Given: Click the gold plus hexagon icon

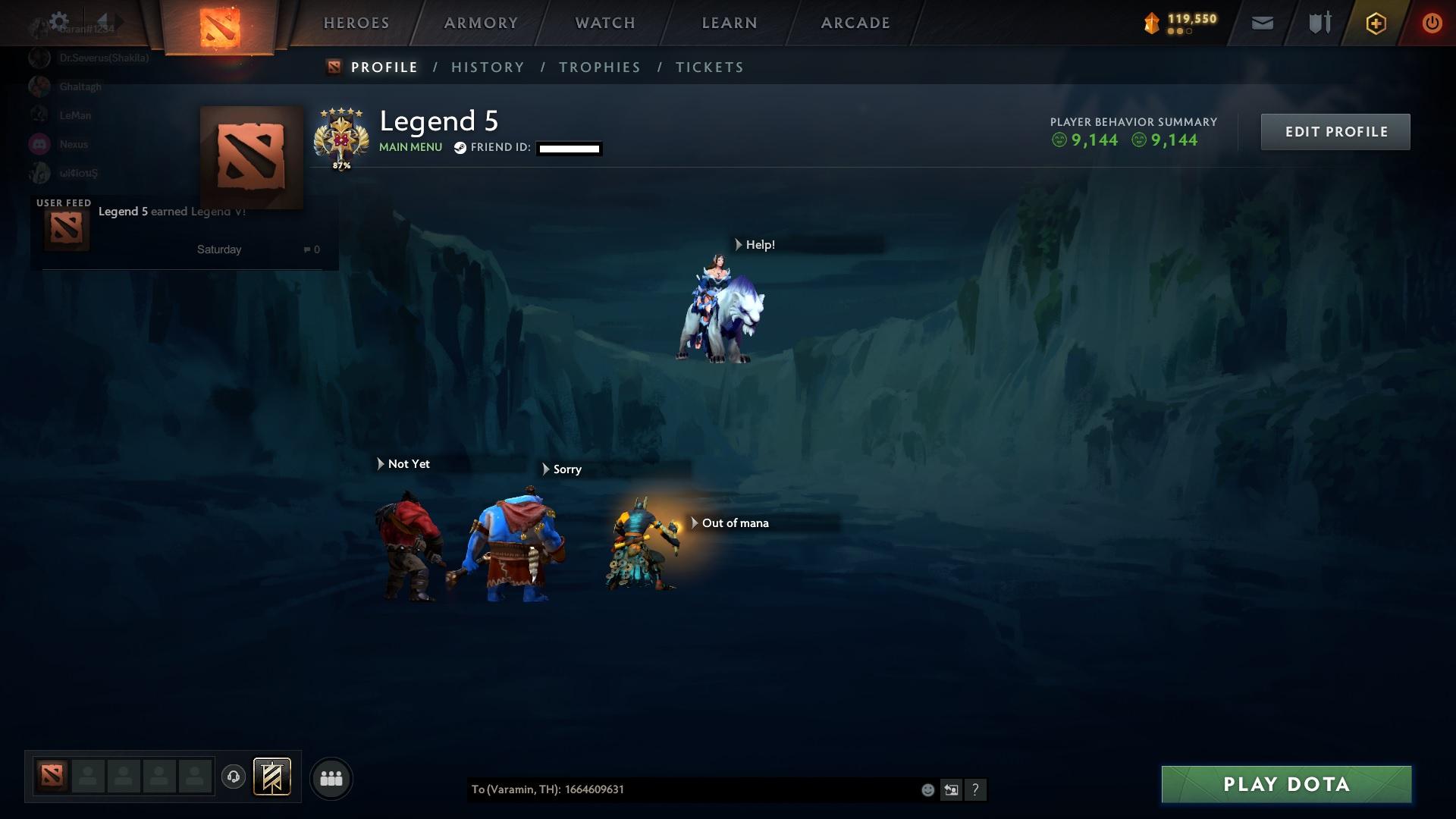Looking at the screenshot, I should (1375, 23).
